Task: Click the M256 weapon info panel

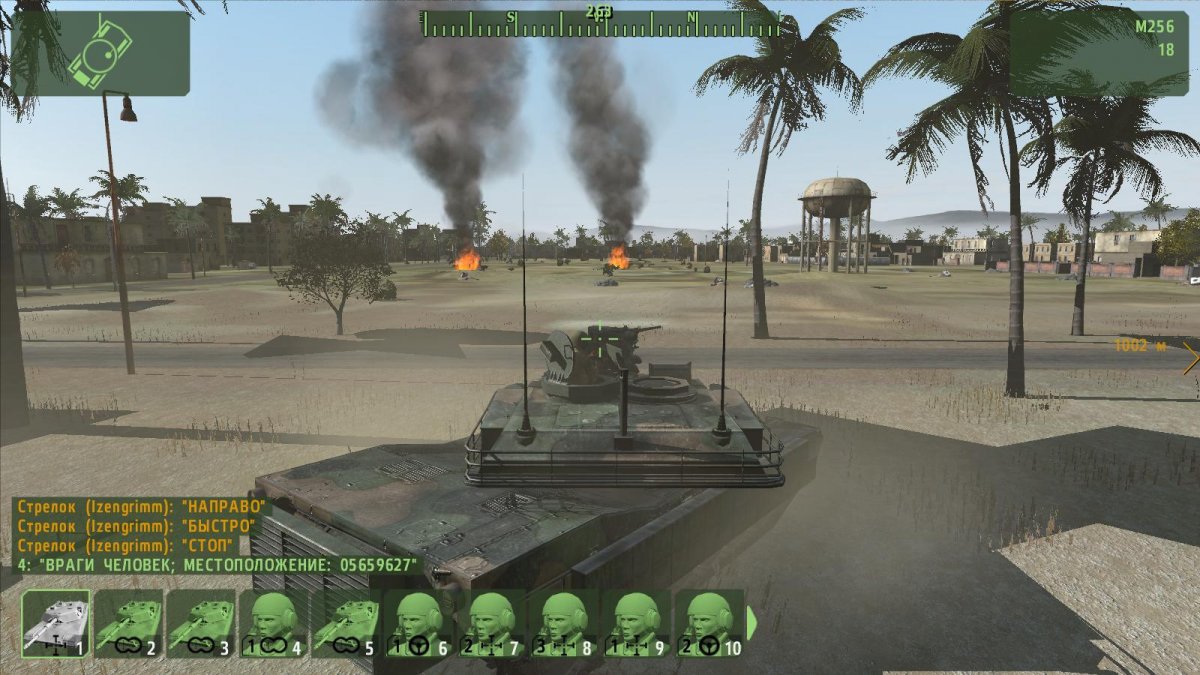Action: coord(1098,53)
